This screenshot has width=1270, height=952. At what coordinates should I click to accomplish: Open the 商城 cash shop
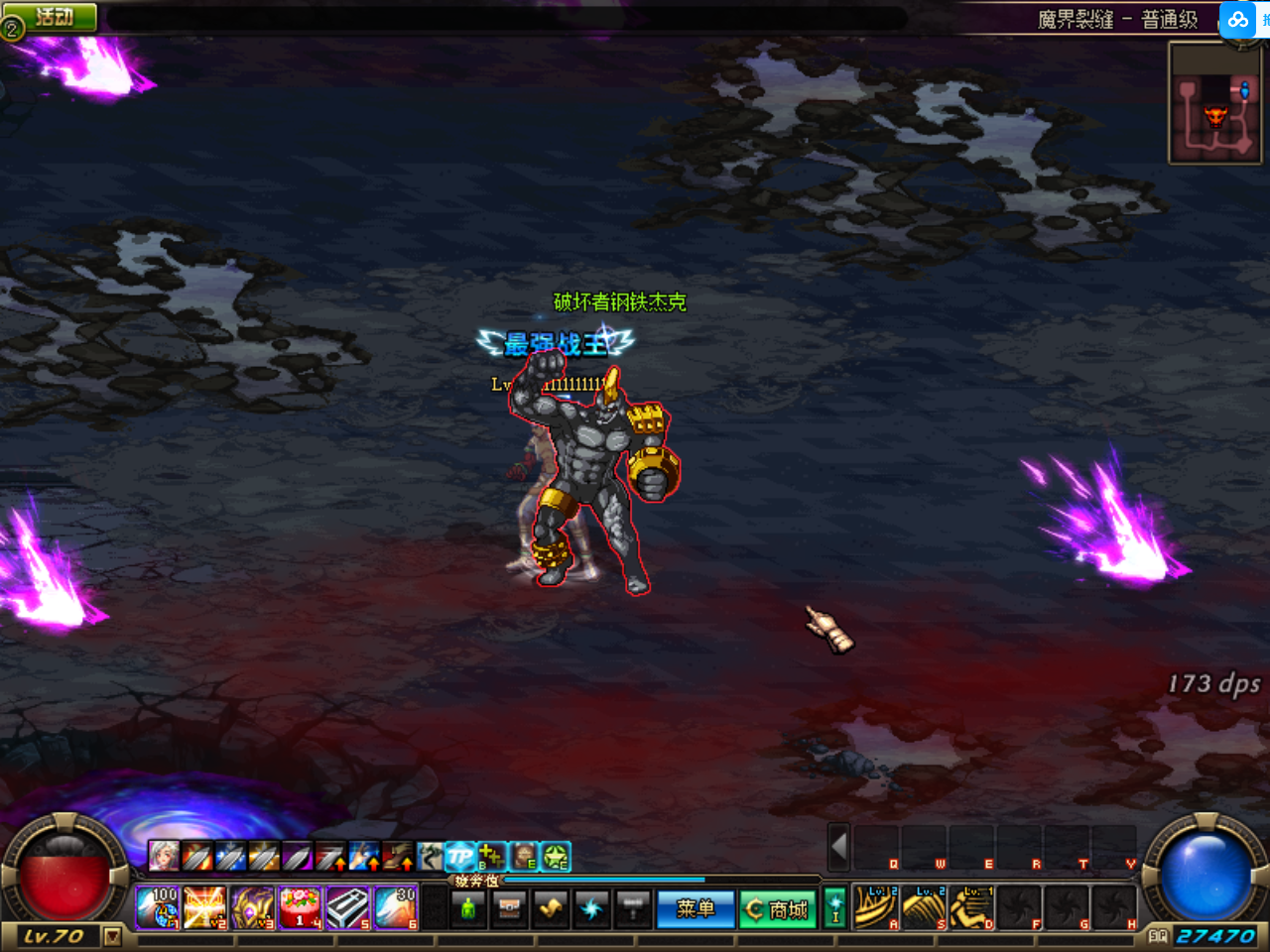778,909
